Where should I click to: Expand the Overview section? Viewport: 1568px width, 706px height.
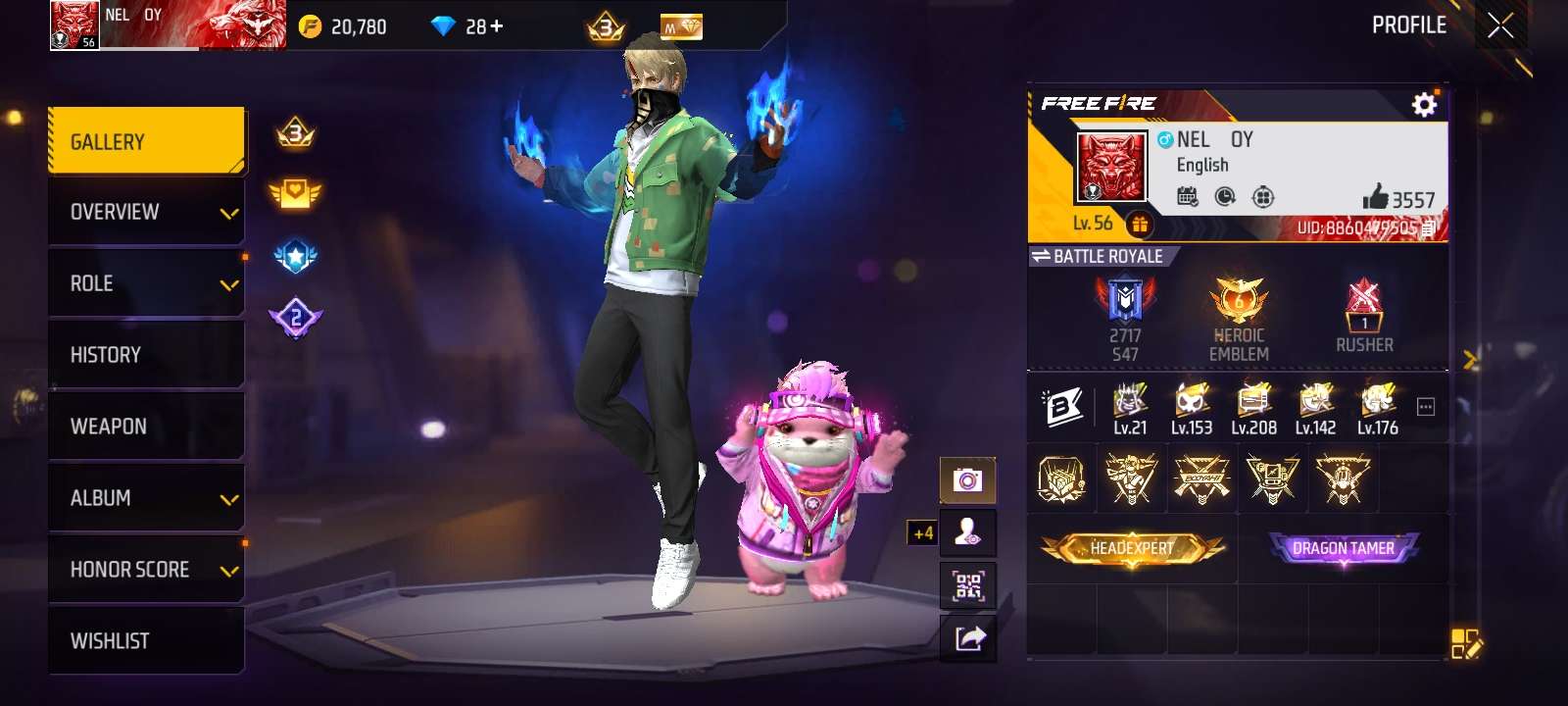tap(146, 212)
